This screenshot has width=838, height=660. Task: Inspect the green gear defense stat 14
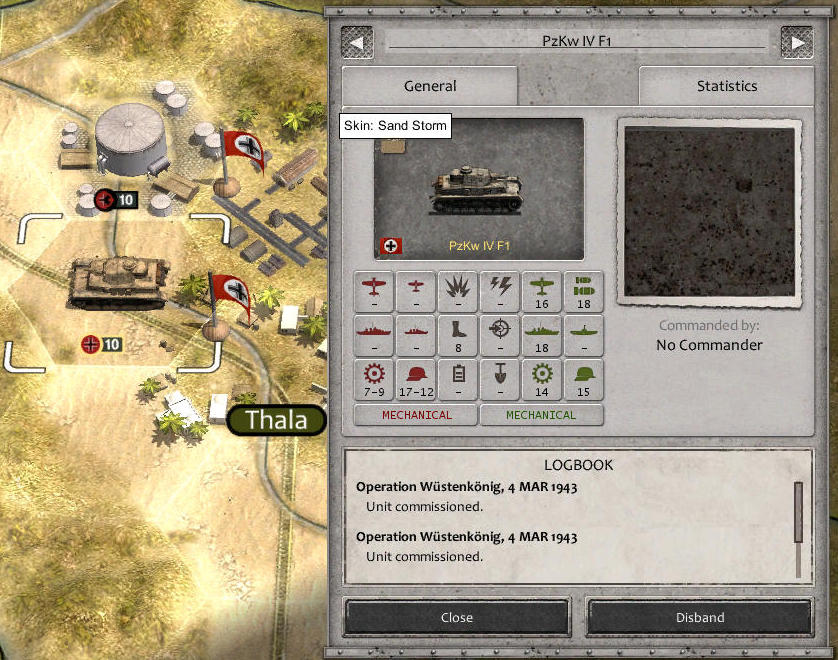542,380
